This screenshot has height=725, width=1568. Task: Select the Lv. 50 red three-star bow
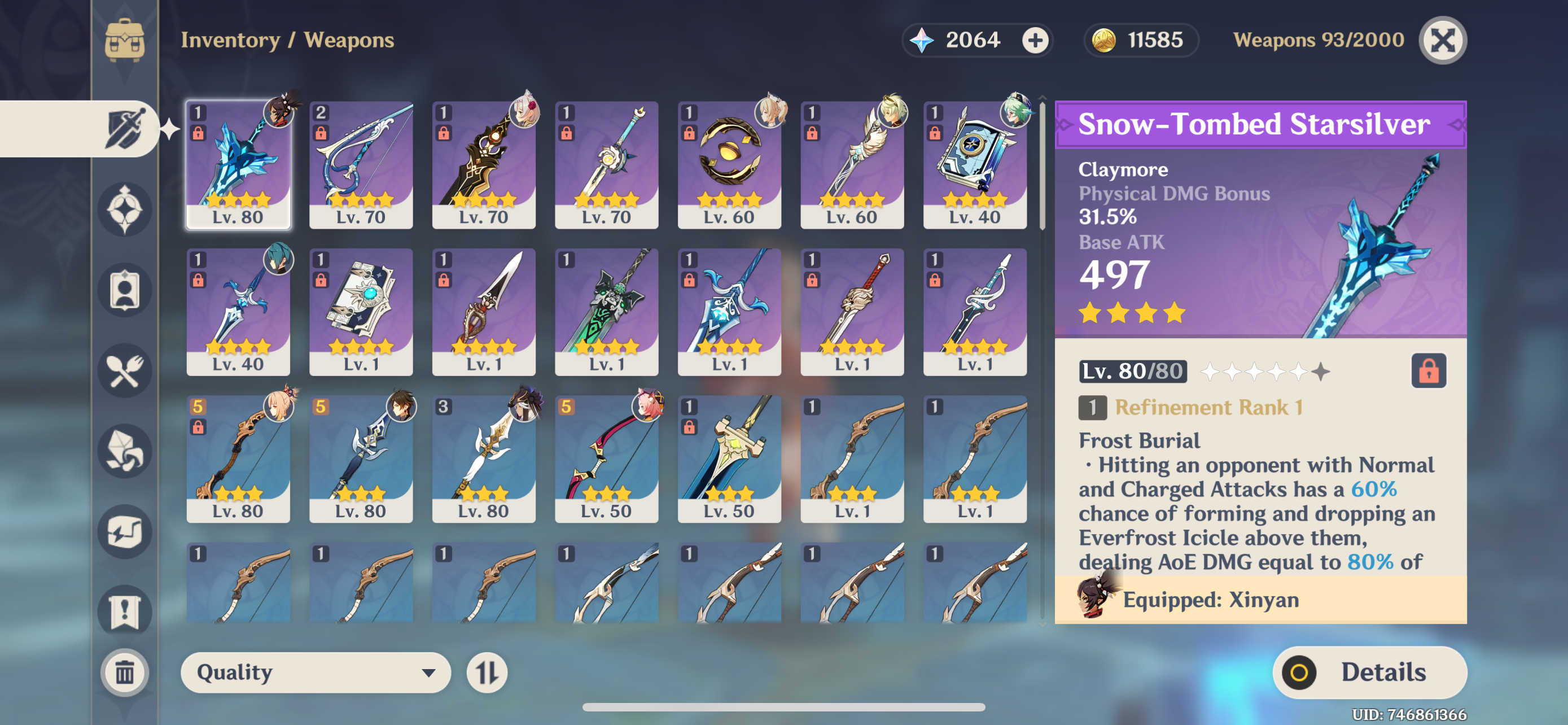pyautogui.click(x=606, y=458)
